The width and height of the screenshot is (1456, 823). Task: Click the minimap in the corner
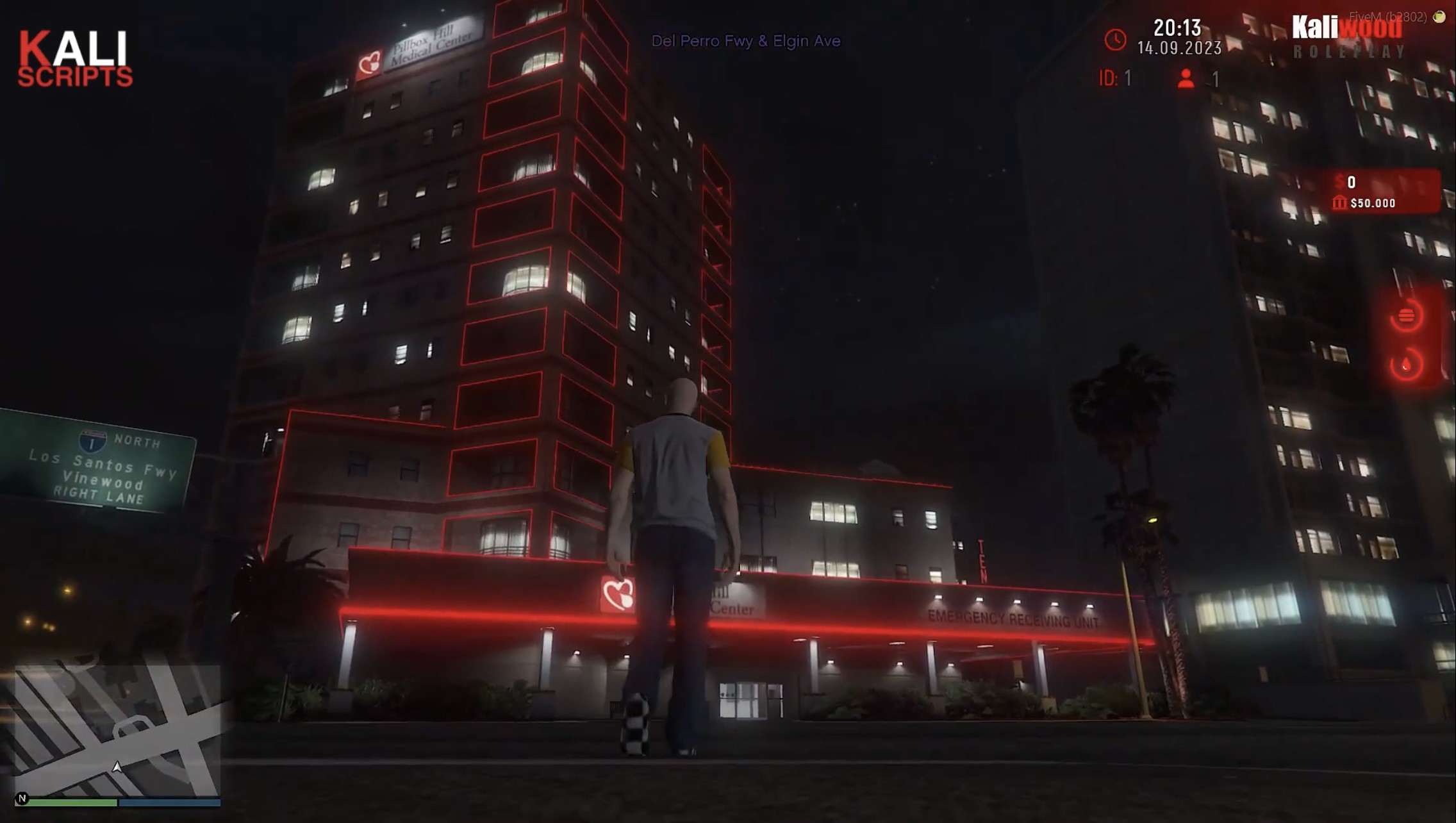[x=118, y=731]
